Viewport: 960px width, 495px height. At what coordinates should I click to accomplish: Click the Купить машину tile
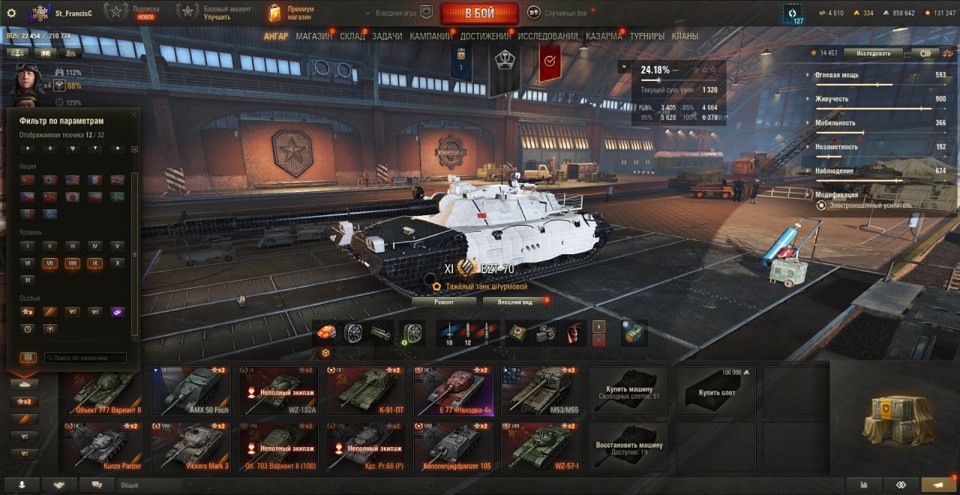pos(628,391)
